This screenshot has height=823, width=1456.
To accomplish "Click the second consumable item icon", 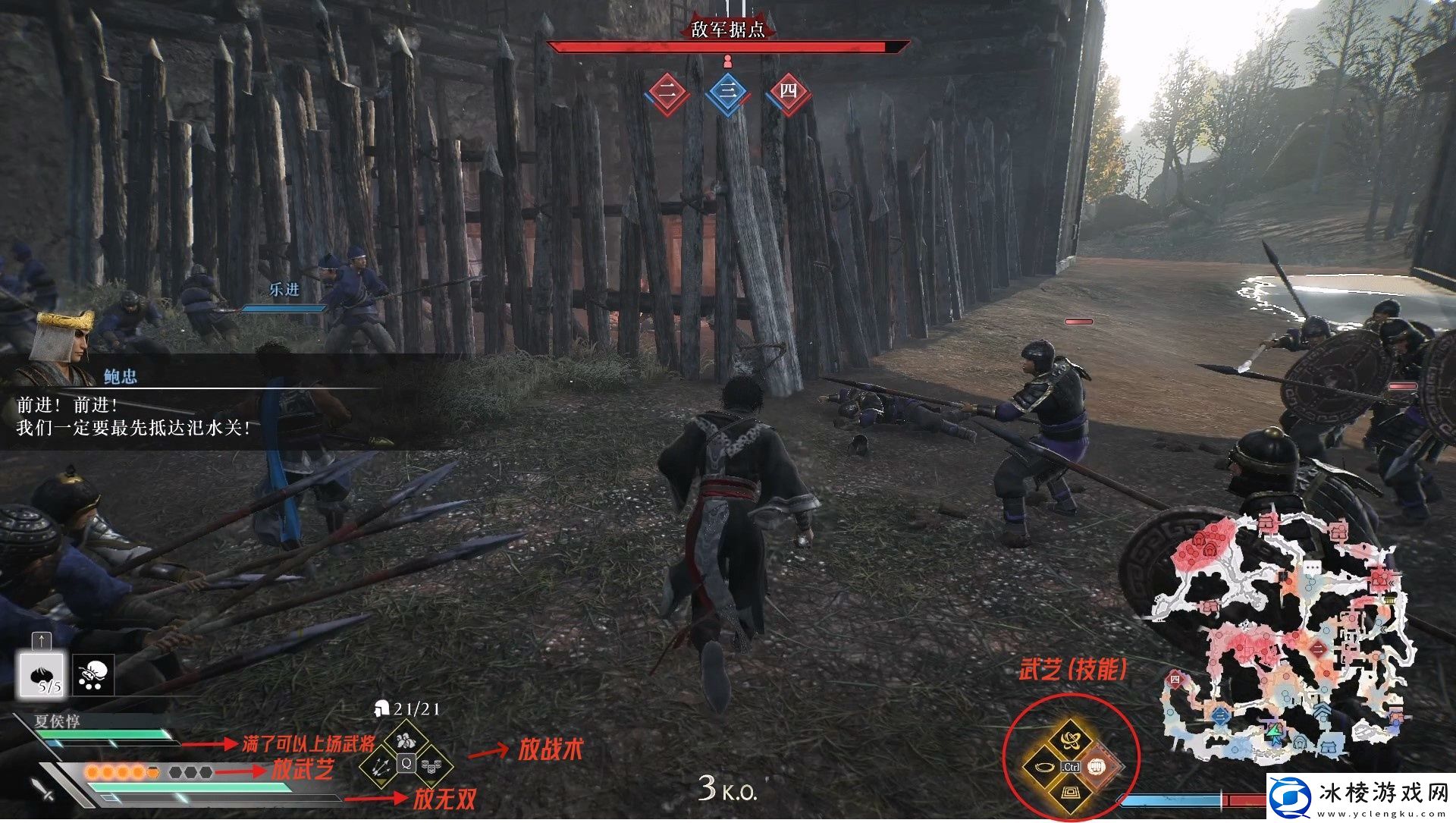I will click(x=93, y=675).
